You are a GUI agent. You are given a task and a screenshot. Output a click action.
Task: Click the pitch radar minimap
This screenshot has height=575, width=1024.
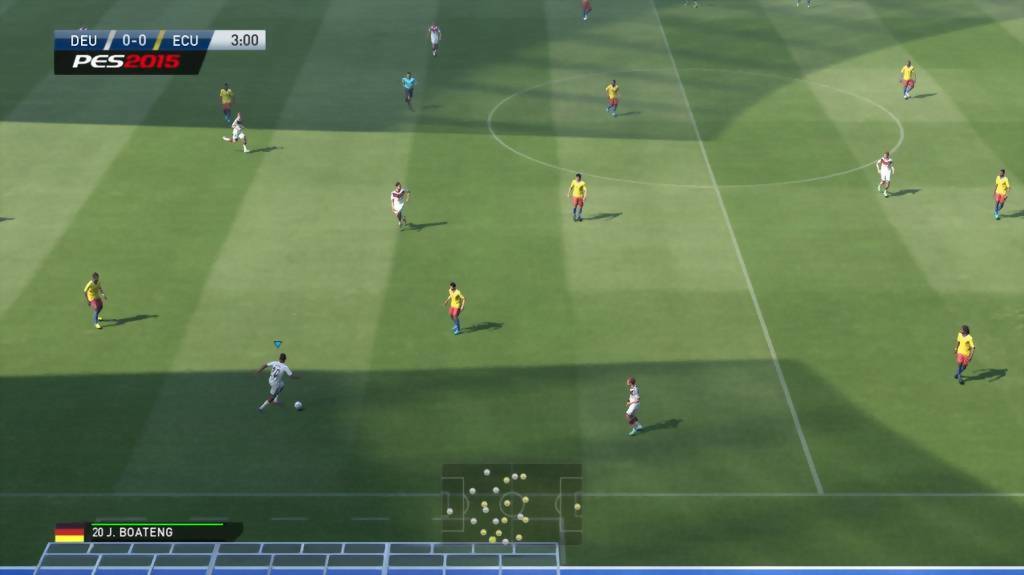point(511,504)
